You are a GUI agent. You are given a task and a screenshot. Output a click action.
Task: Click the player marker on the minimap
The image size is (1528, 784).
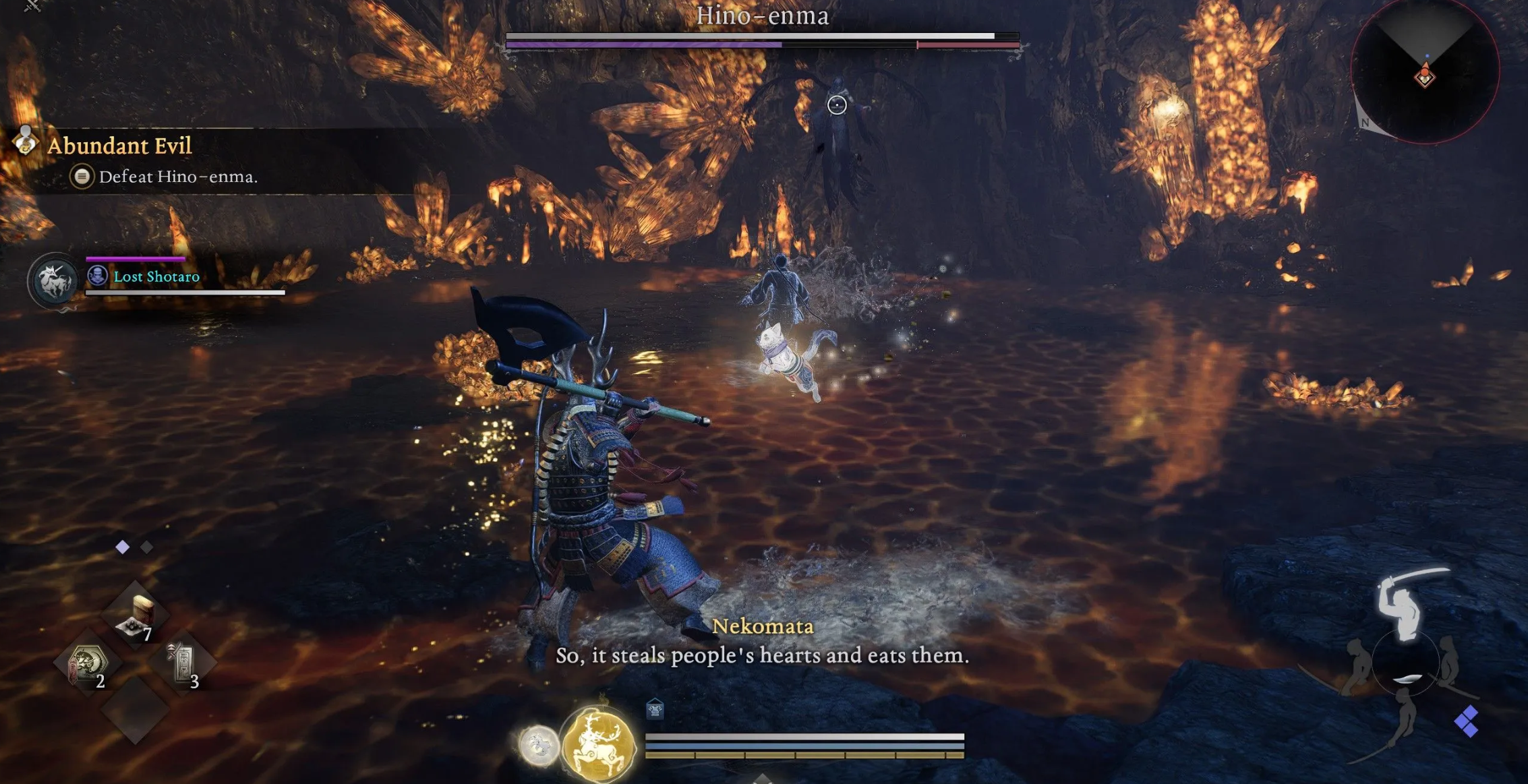point(1425,76)
